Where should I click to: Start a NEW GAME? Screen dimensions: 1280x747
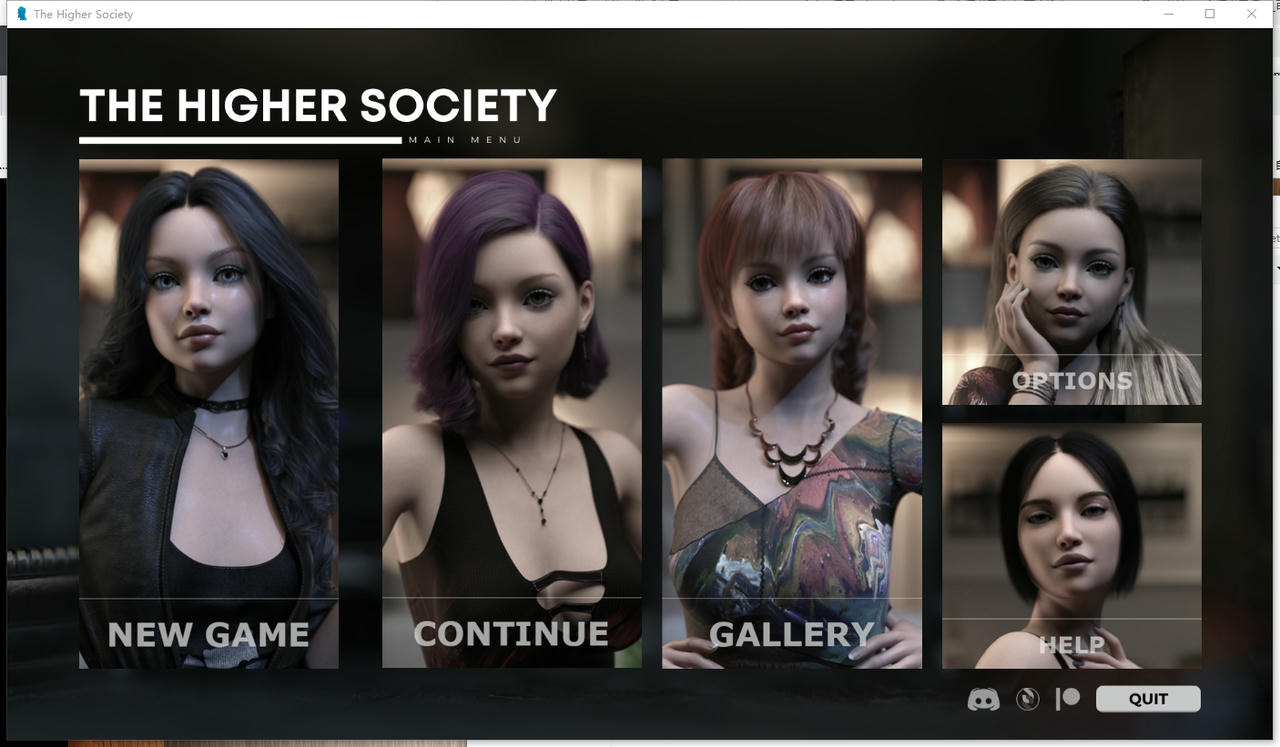[x=208, y=634]
